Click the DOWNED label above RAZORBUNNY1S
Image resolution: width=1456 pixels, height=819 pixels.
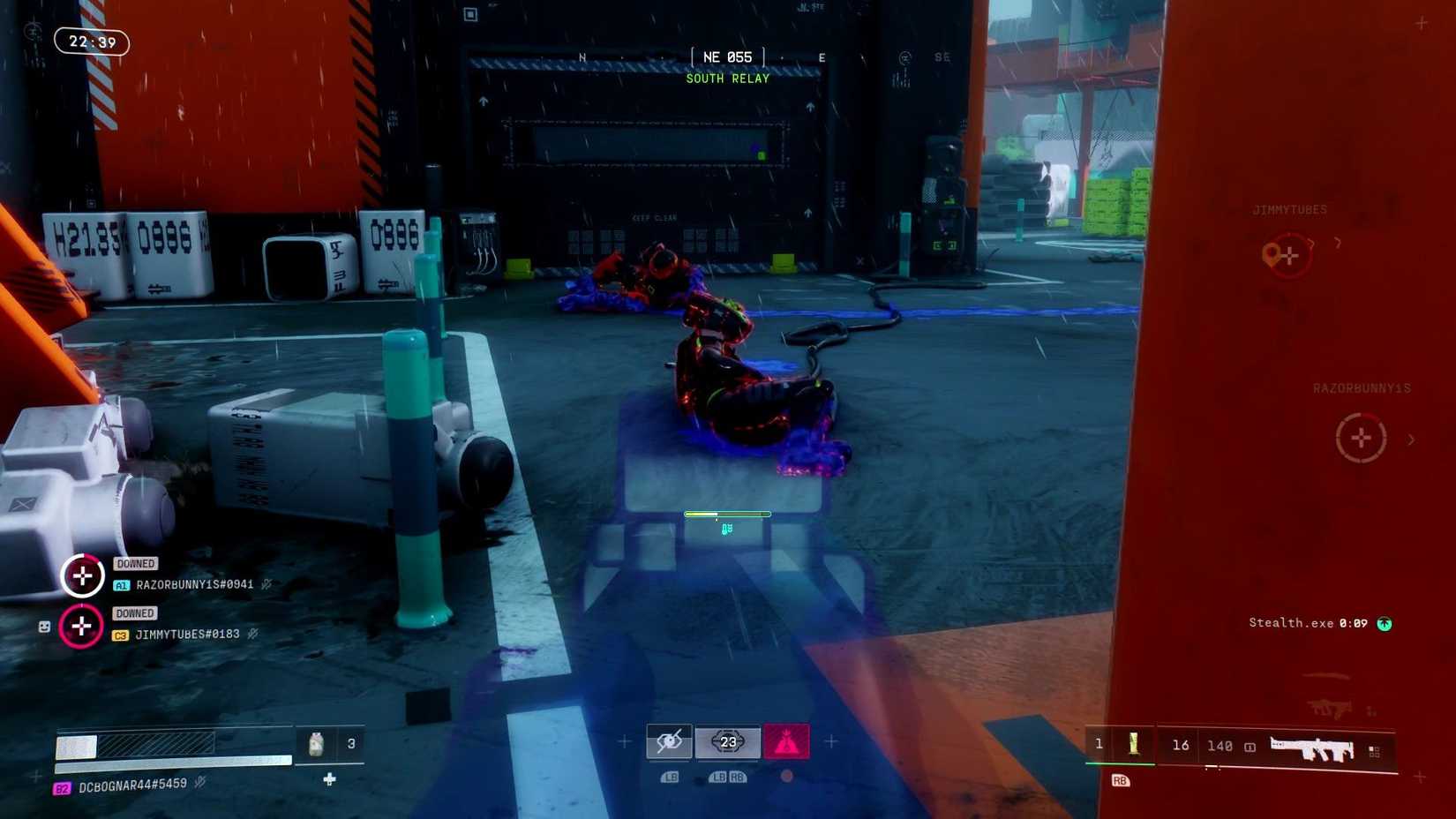click(134, 563)
